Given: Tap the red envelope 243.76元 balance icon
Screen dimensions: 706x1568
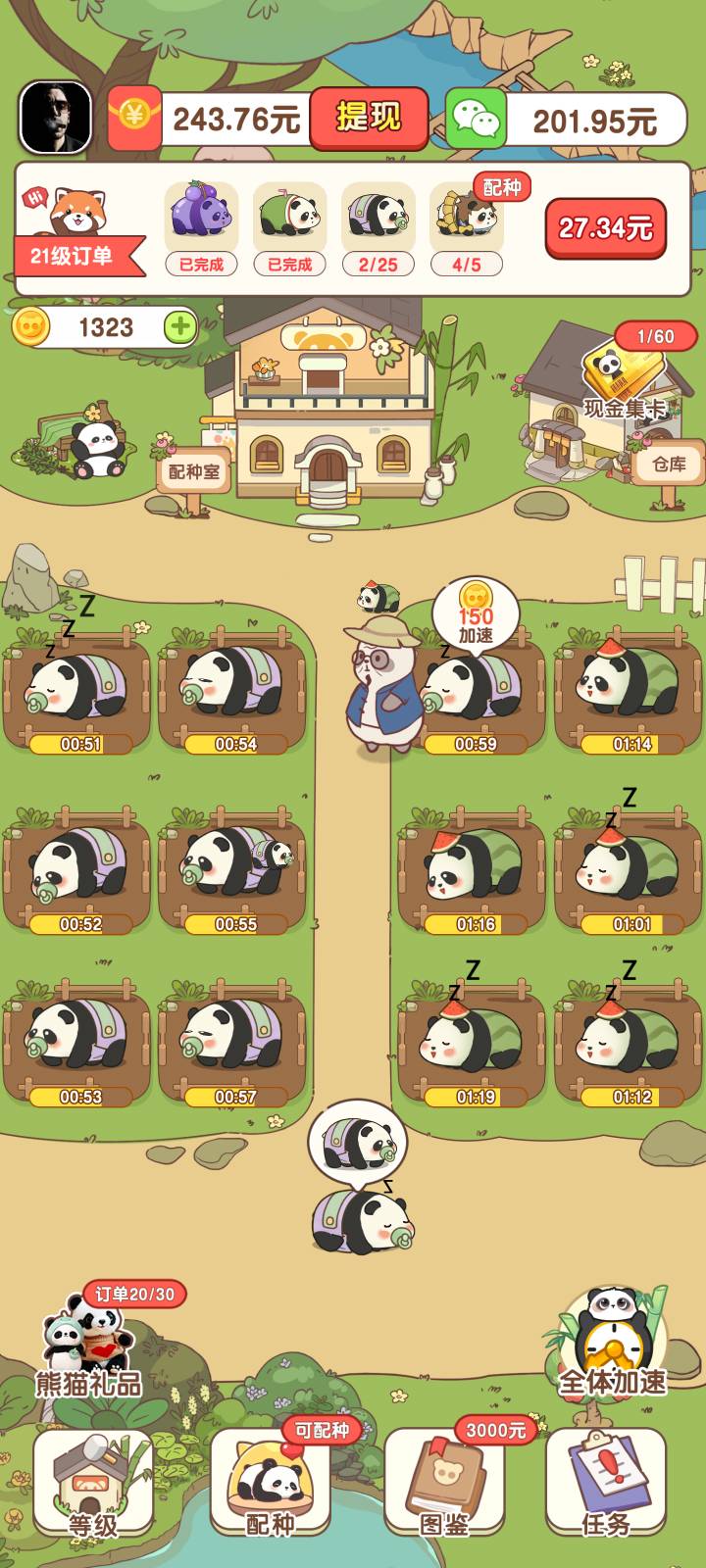Looking at the screenshot, I should point(134,118).
